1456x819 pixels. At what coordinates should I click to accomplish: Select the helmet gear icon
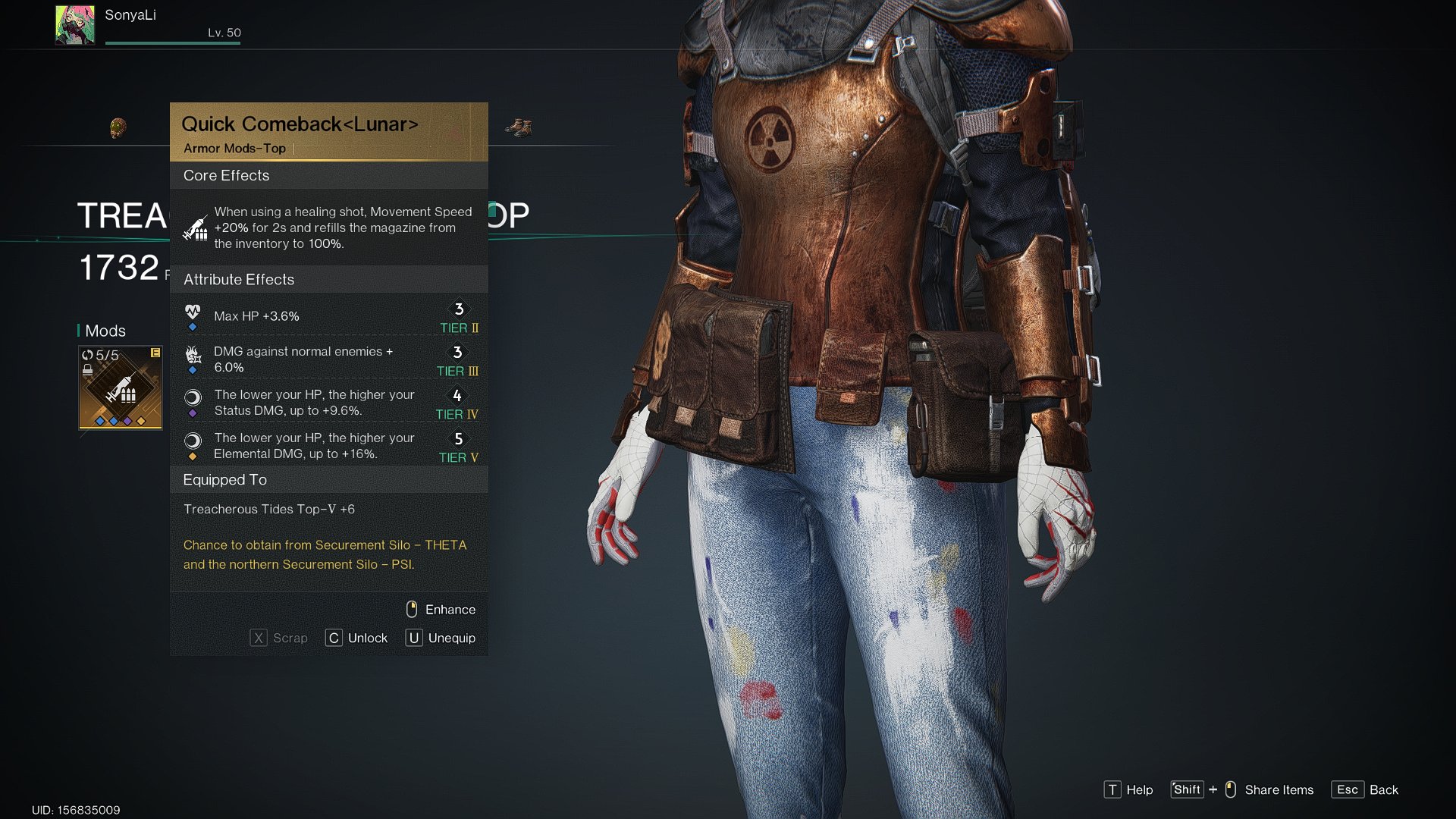coord(118,127)
